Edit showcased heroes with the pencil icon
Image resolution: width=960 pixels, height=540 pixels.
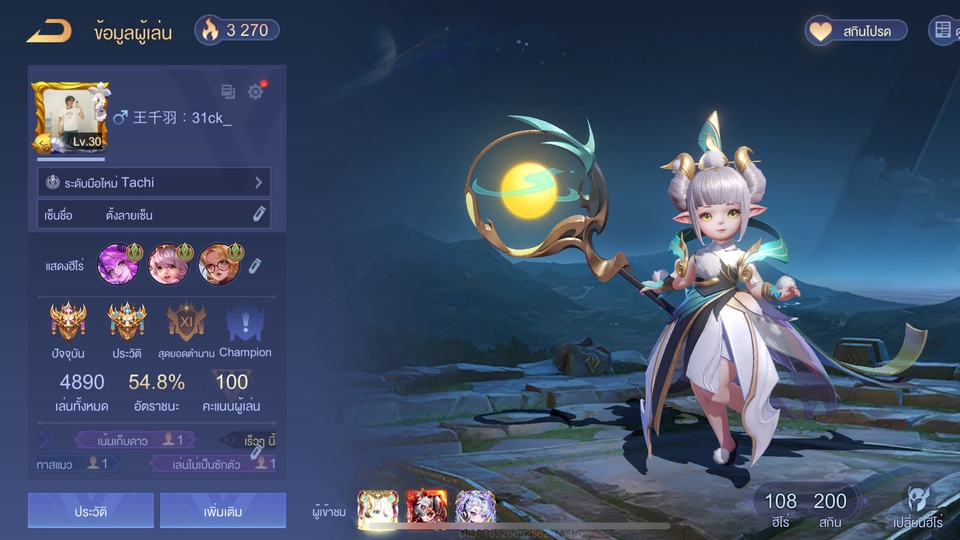coord(255,265)
